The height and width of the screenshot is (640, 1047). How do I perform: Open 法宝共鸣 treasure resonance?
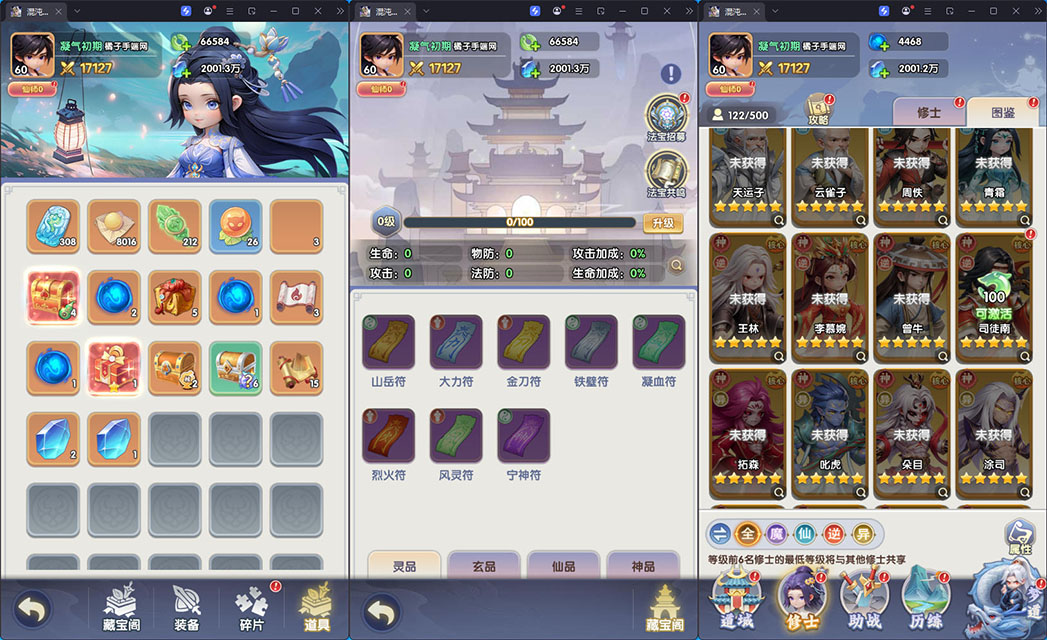click(665, 175)
